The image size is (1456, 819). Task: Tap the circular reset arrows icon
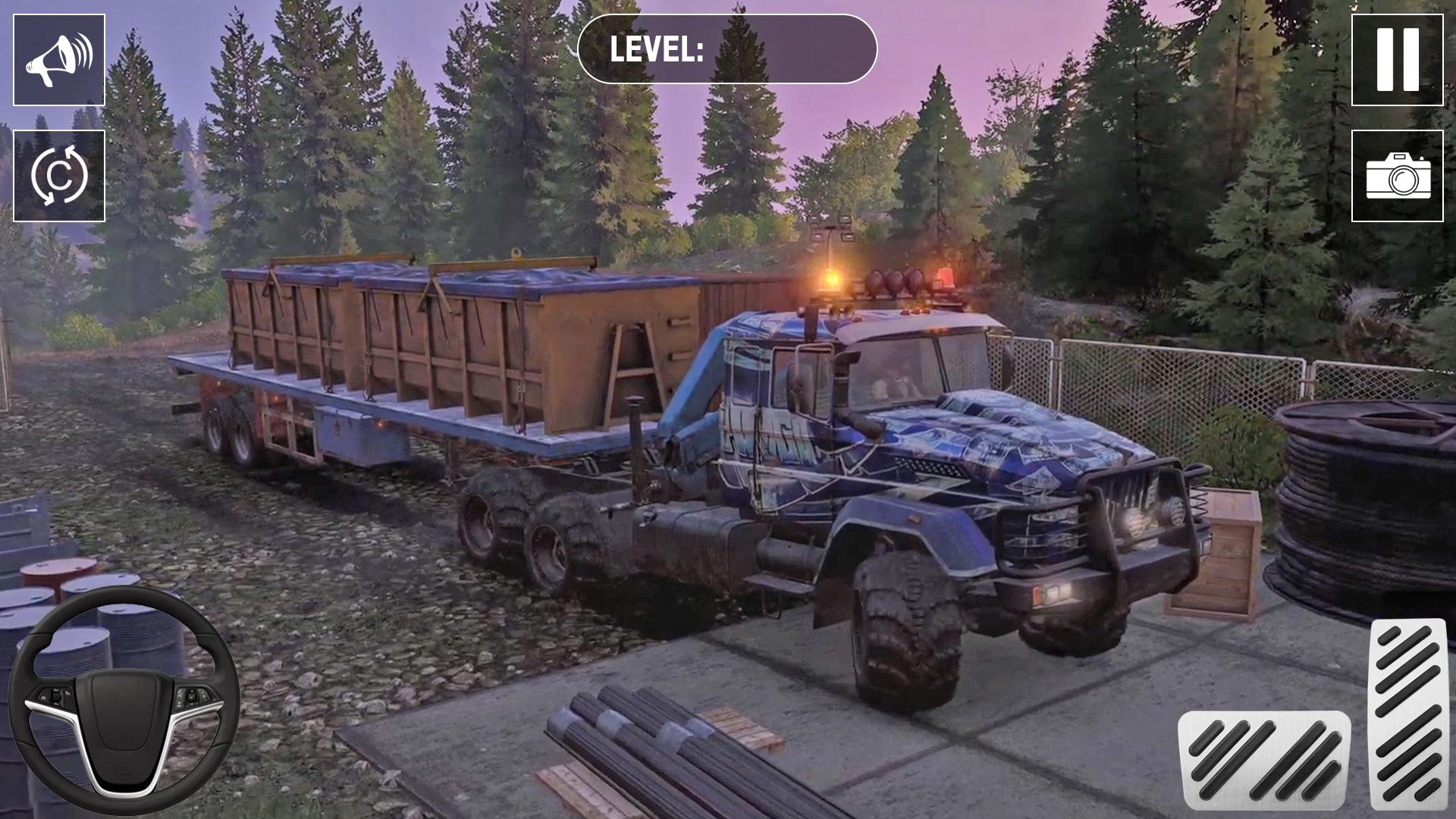(x=59, y=176)
